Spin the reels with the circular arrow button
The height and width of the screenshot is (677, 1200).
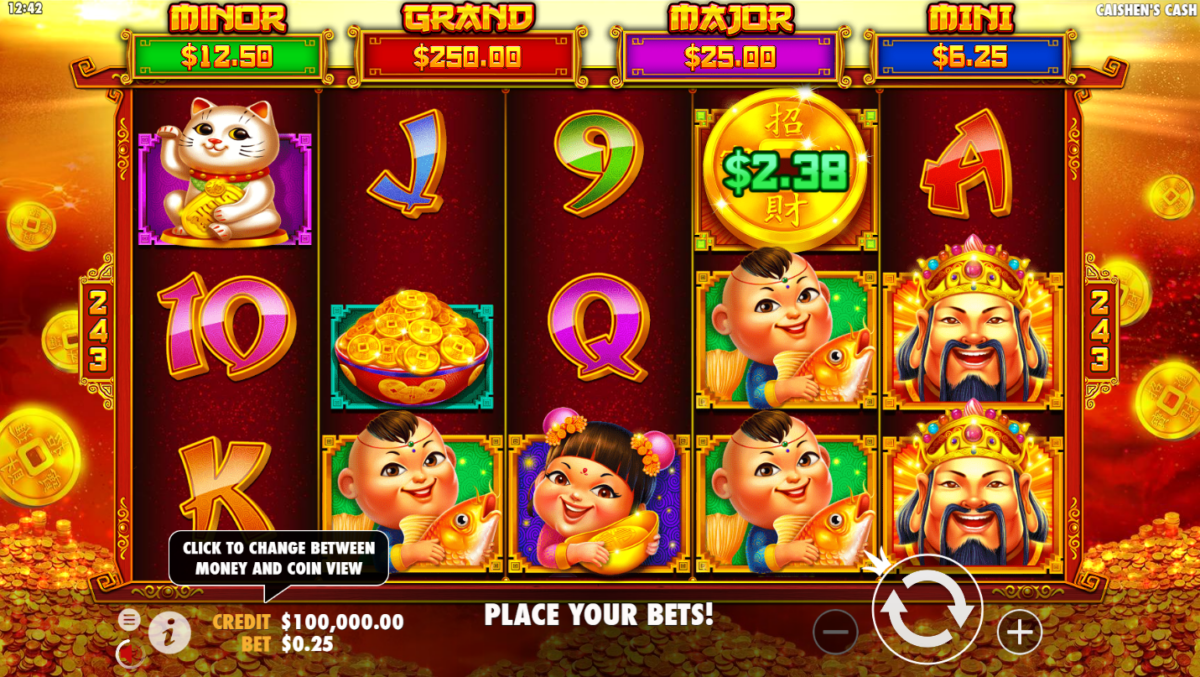tap(927, 609)
